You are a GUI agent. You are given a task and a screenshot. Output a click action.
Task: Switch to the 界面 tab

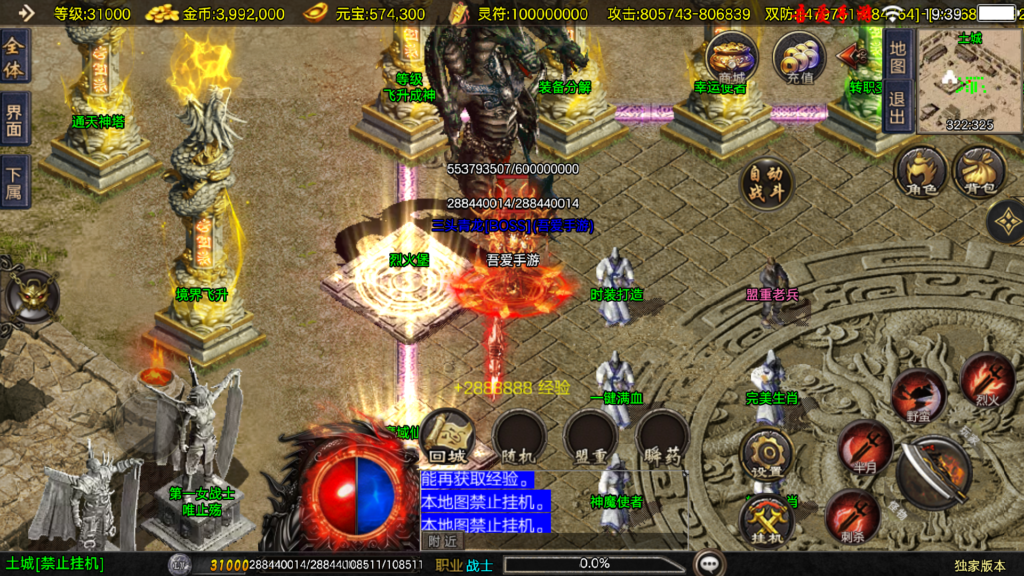pos(15,120)
